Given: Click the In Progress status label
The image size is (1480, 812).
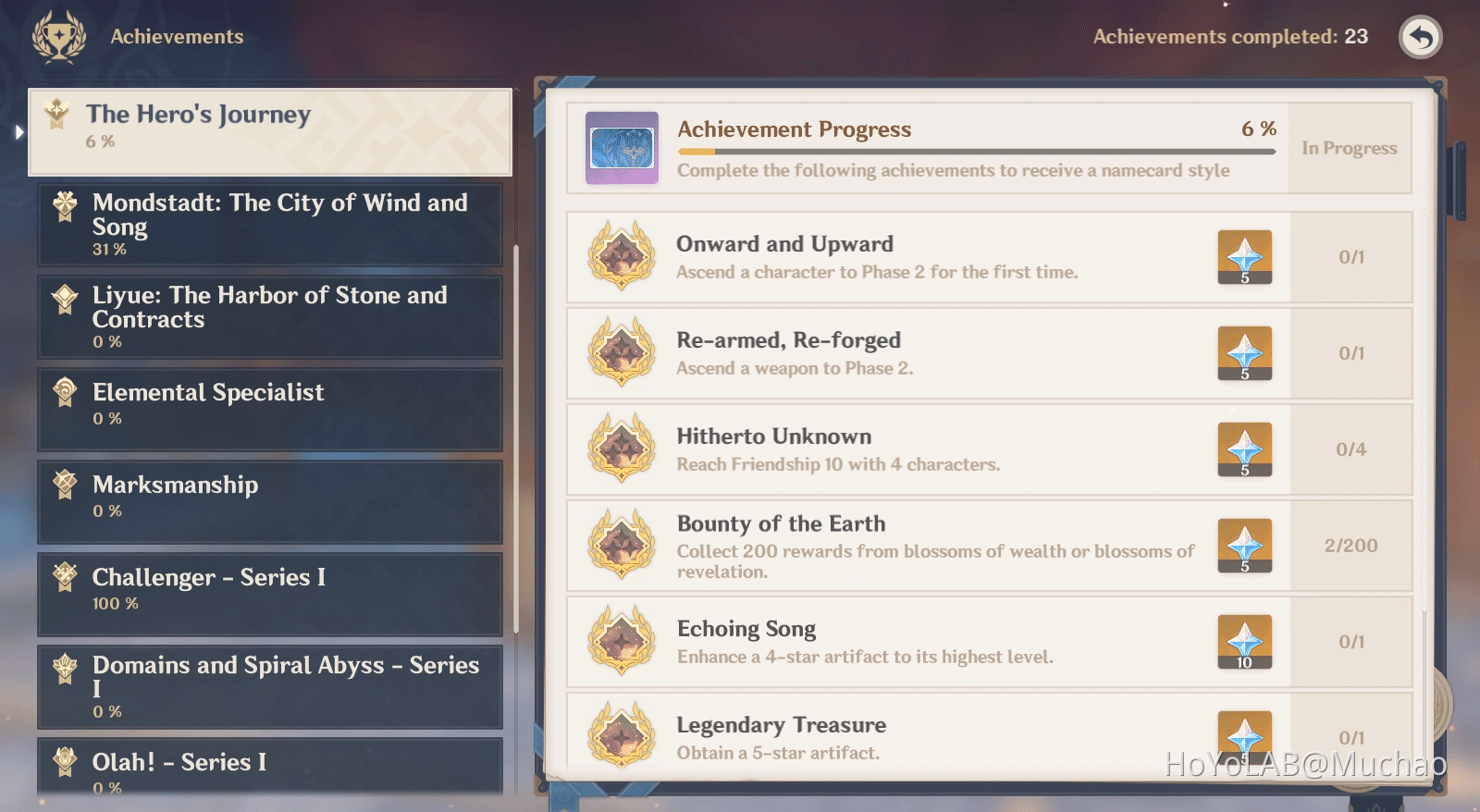Looking at the screenshot, I should point(1350,148).
